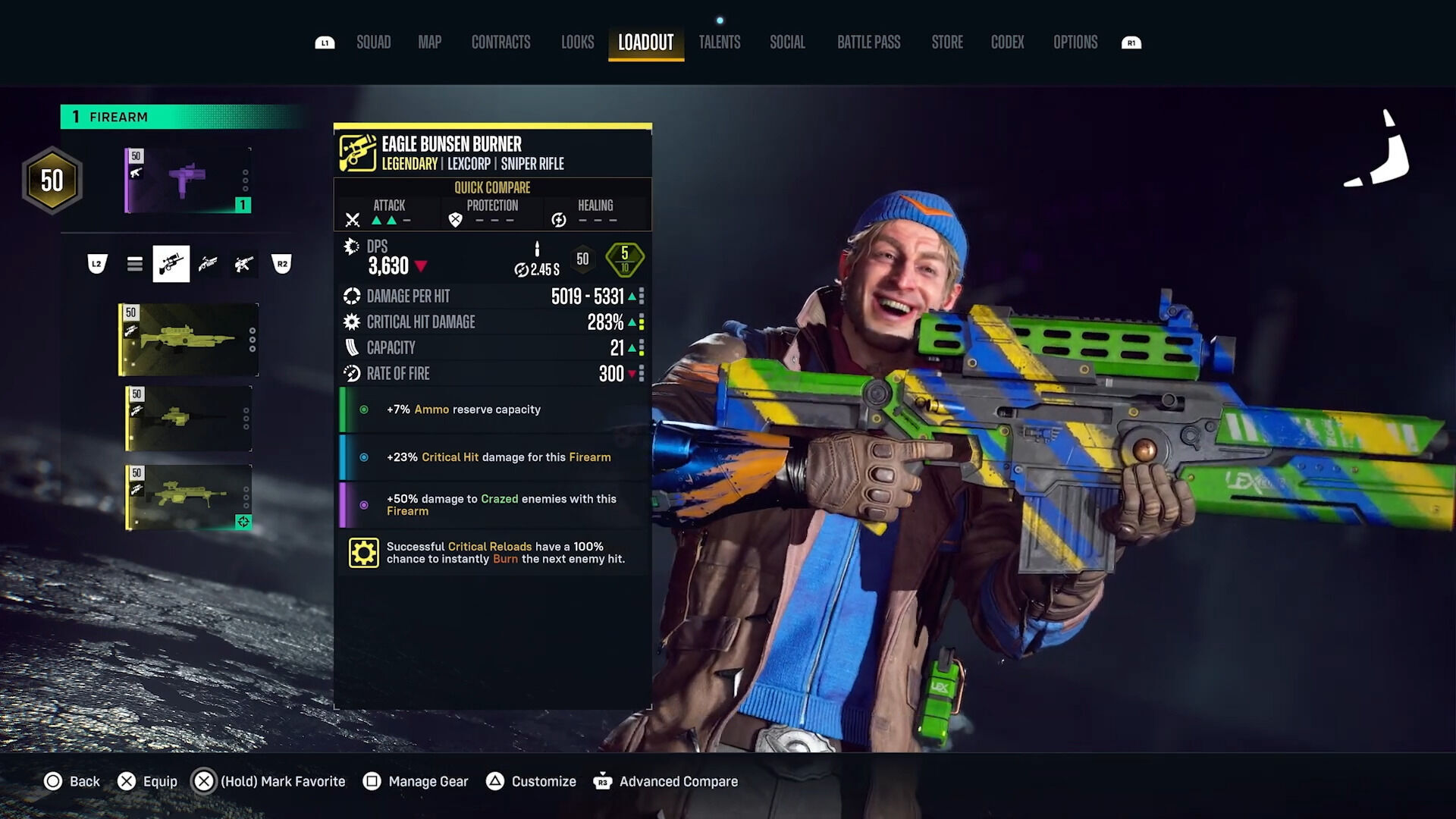Open the Social tab
The height and width of the screenshot is (819, 1456).
[787, 42]
